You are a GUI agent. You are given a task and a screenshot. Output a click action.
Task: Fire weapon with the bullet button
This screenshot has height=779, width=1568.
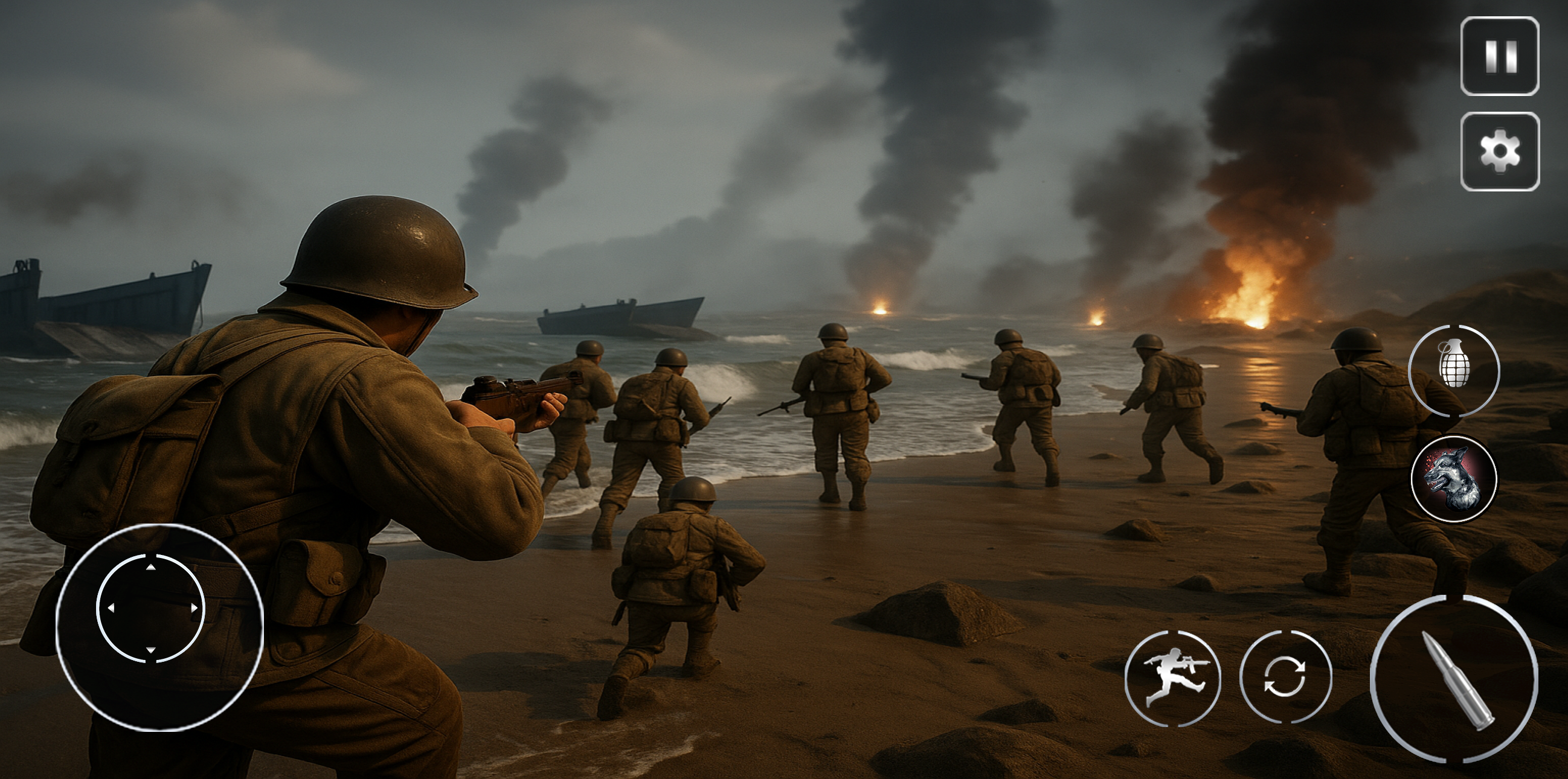tap(1454, 678)
